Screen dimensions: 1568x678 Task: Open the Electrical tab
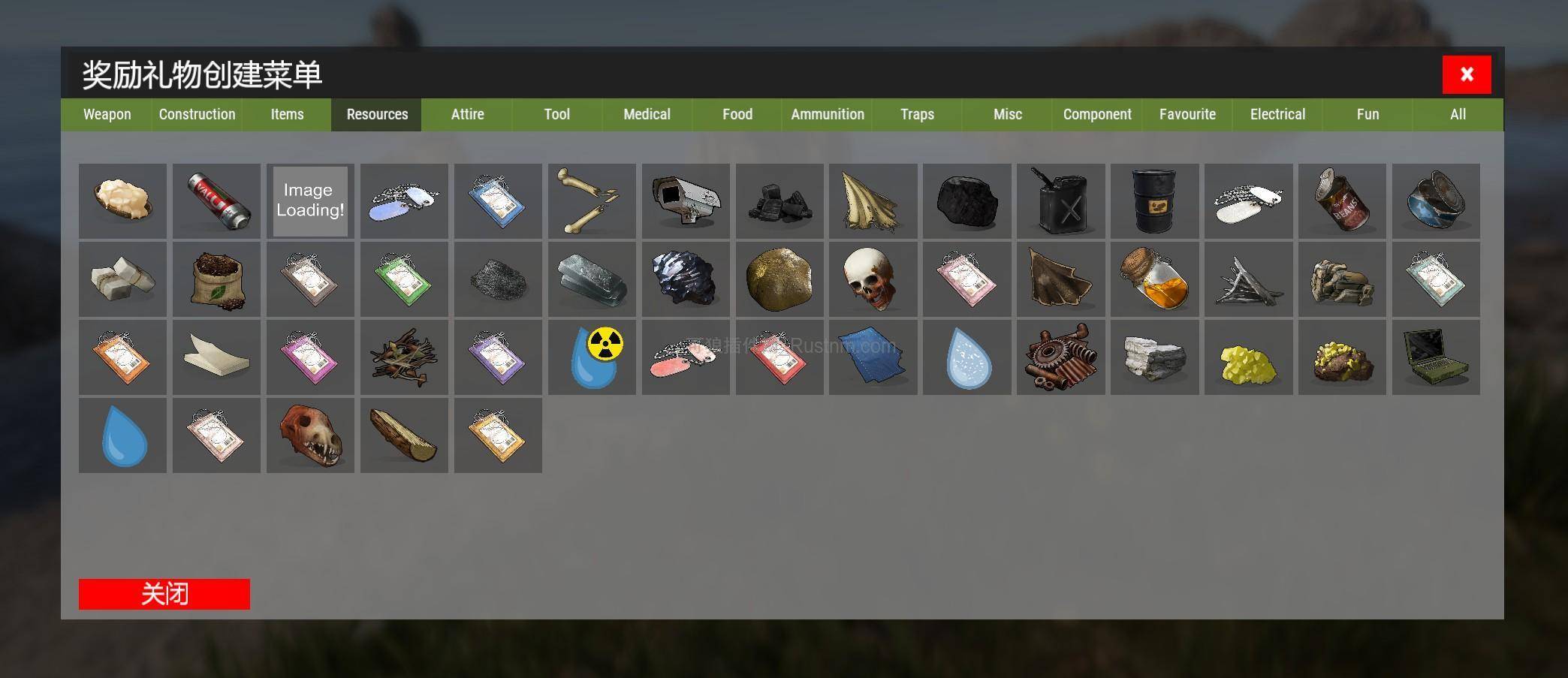pyautogui.click(x=1277, y=114)
